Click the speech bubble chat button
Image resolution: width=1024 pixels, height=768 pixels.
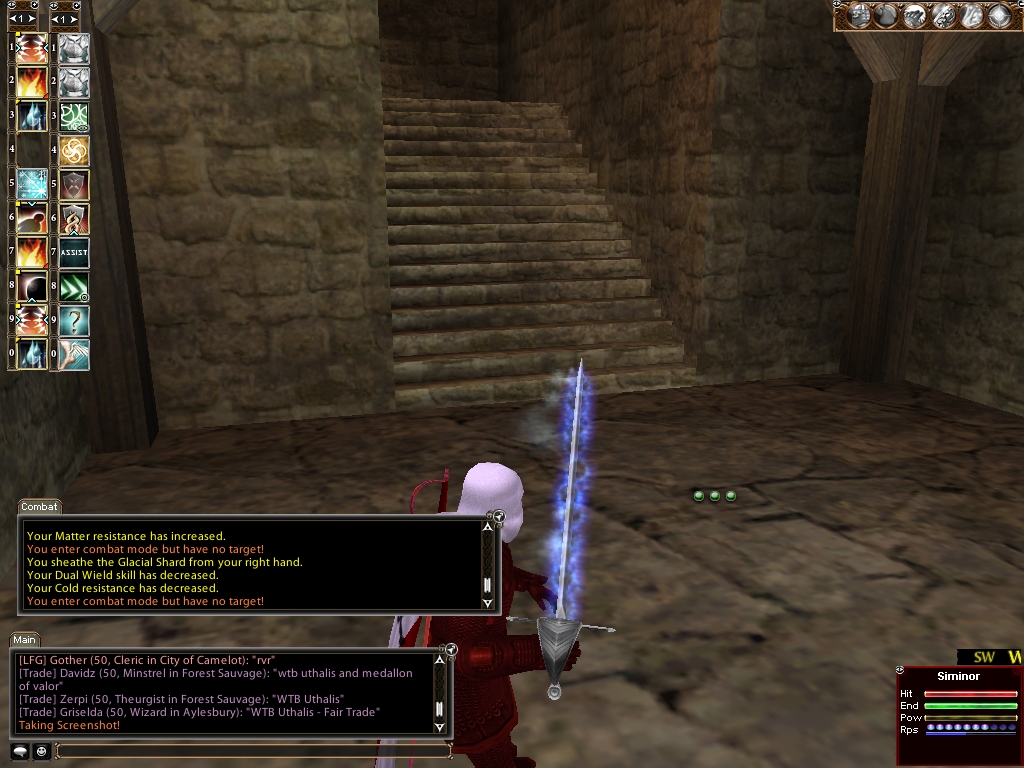(x=19, y=750)
